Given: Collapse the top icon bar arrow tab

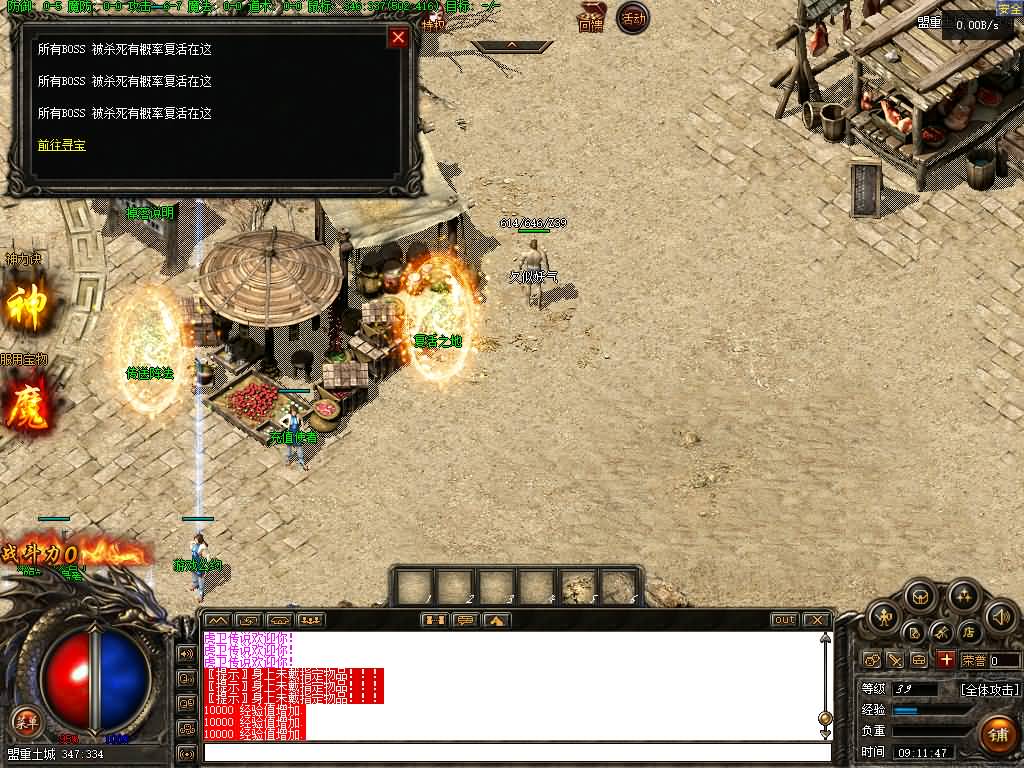Looking at the screenshot, I should [512, 45].
